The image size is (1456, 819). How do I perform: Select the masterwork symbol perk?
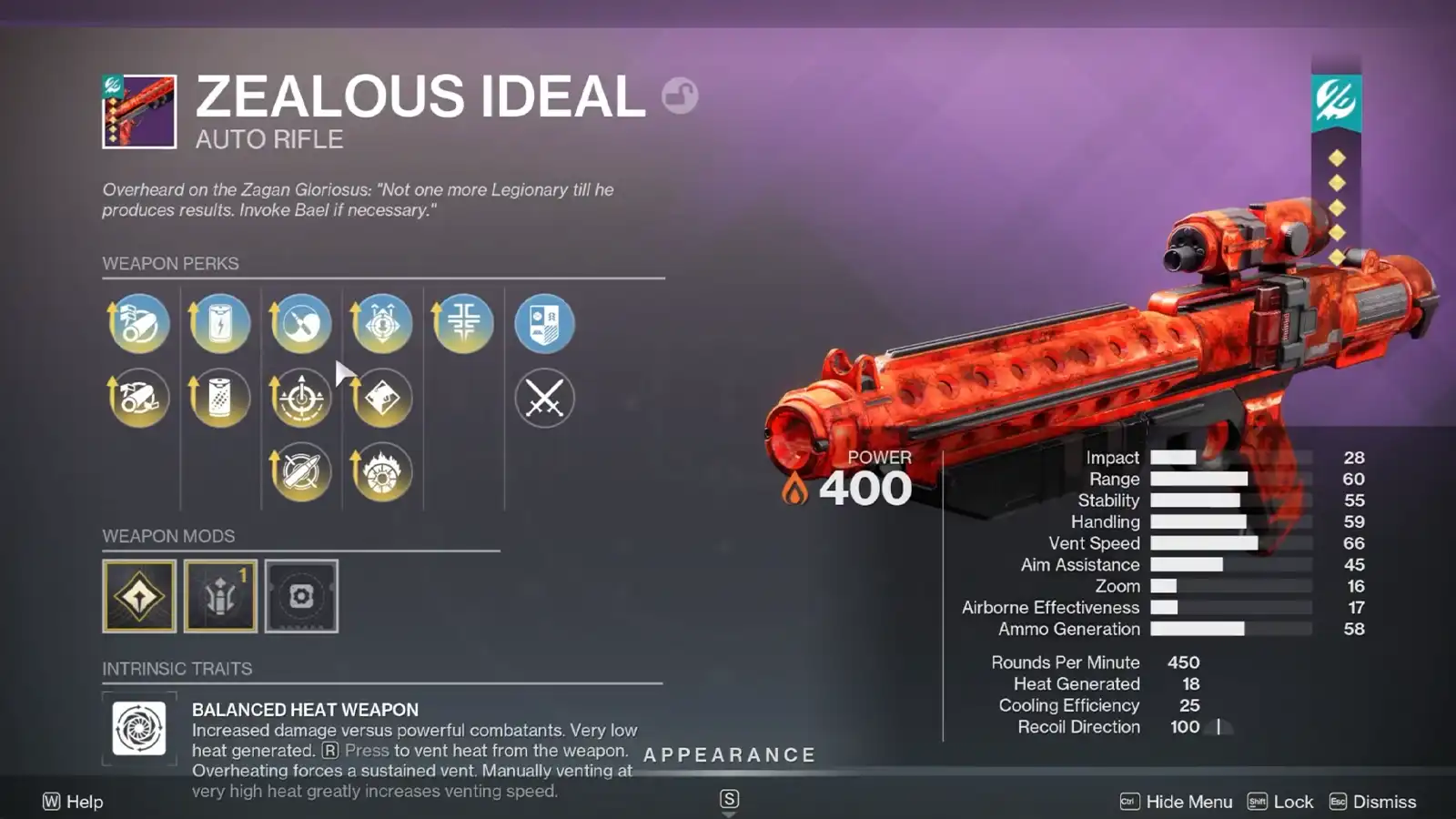[462, 323]
